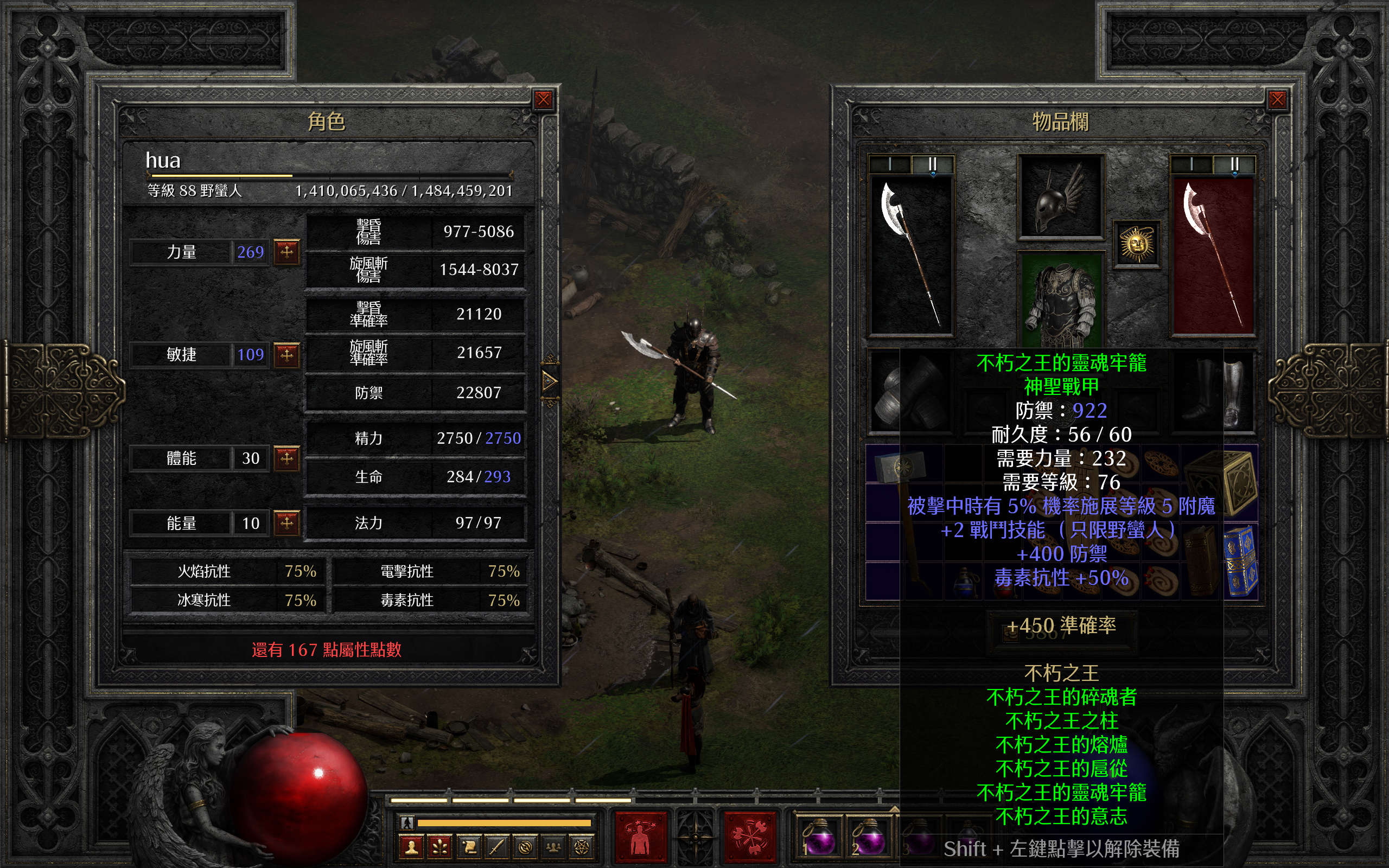
Task: Expand the advanced stats arrow on character panel
Action: (549, 381)
